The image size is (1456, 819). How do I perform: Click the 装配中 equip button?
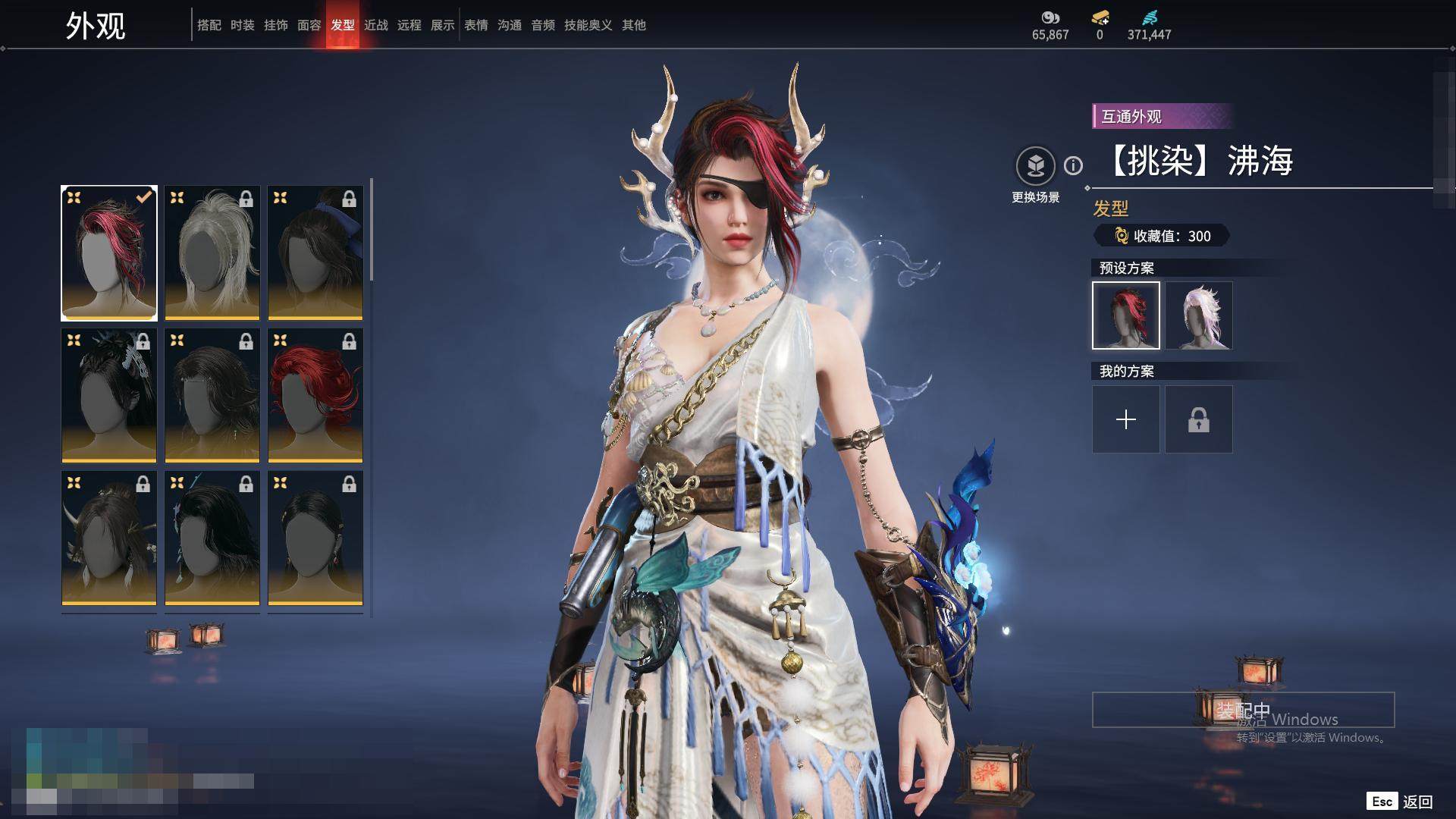[x=1242, y=710]
